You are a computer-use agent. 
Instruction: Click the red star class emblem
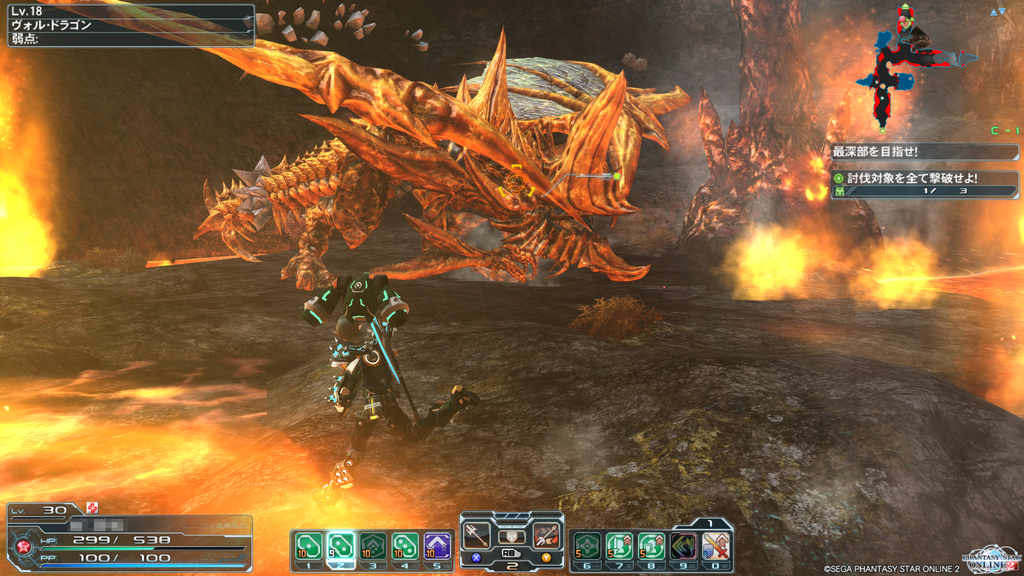[x=22, y=547]
